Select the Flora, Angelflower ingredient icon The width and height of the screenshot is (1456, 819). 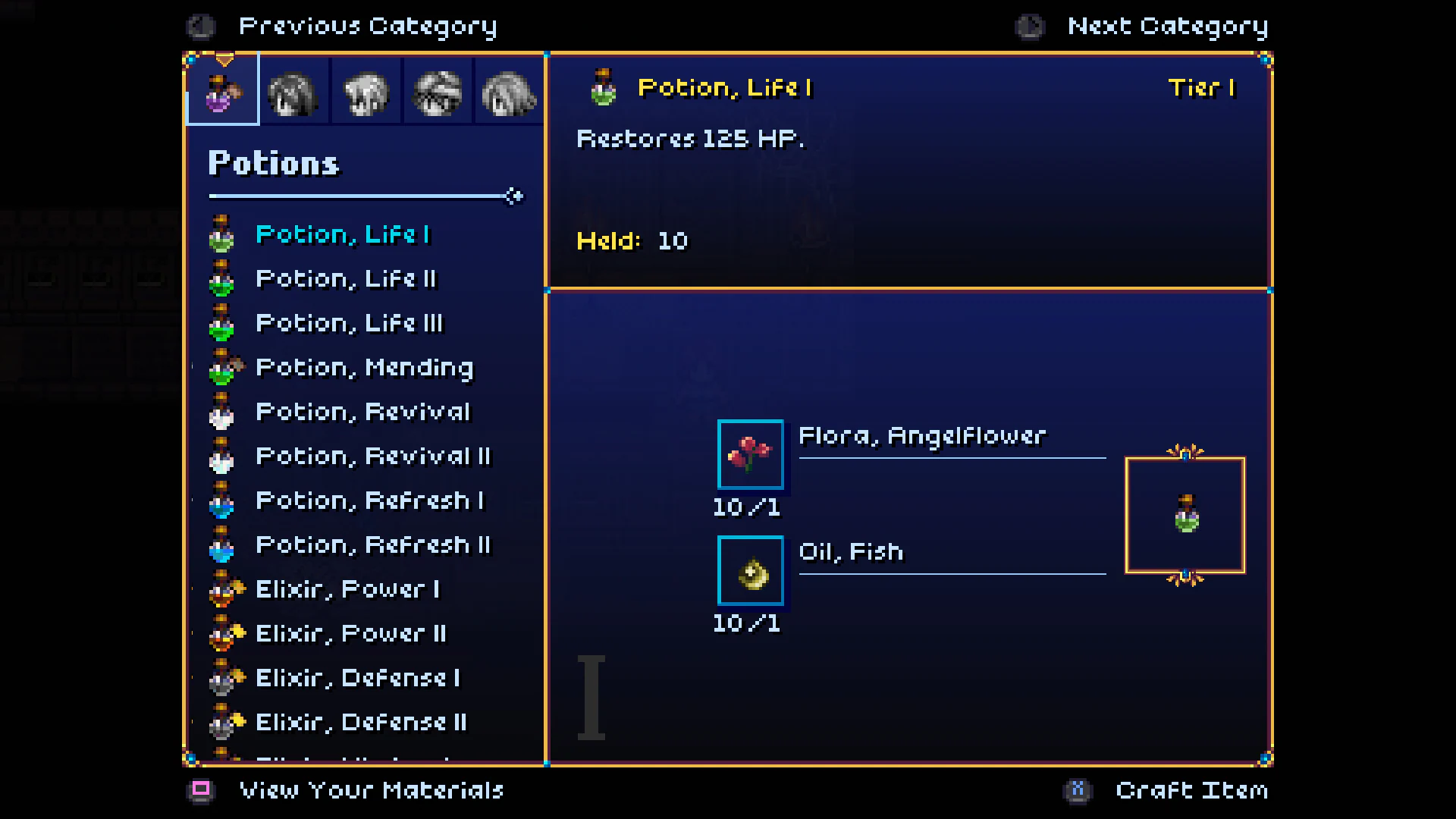(x=750, y=455)
